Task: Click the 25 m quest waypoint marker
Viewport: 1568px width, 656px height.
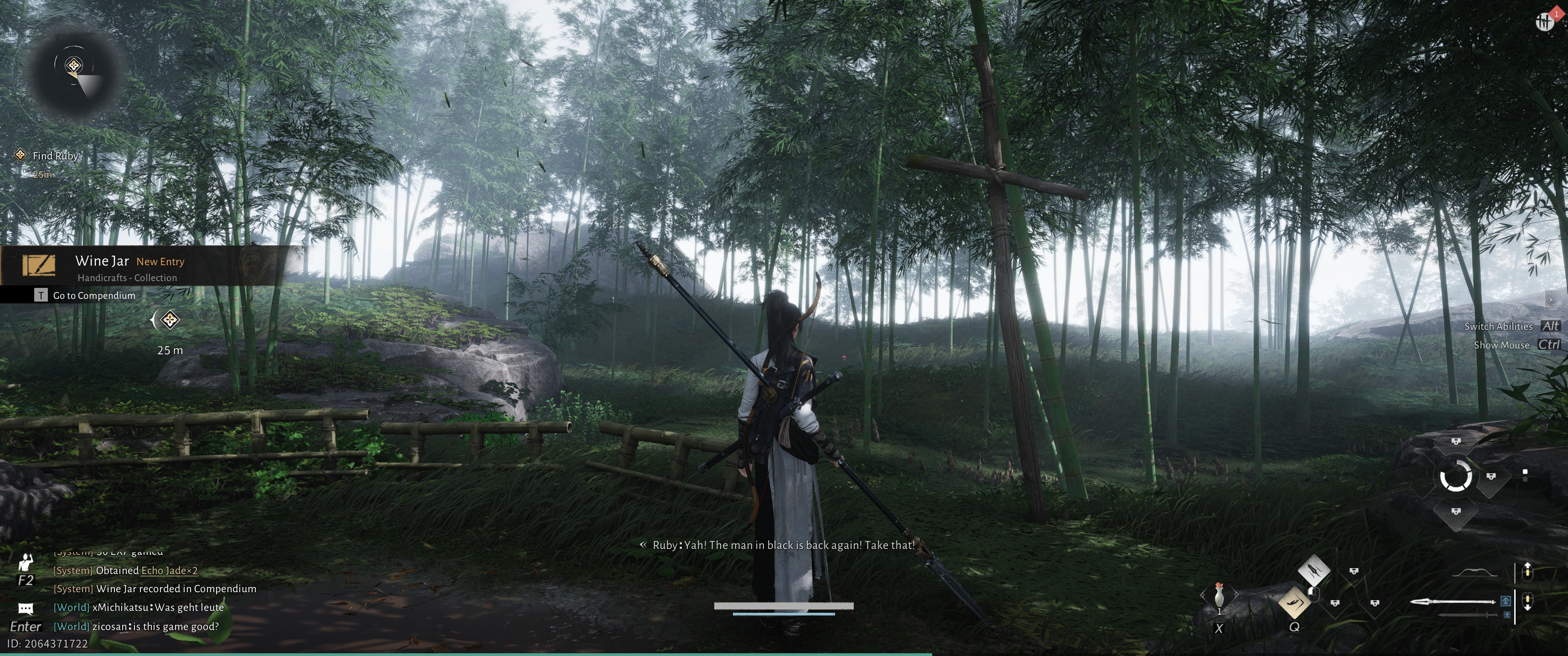Action: [x=169, y=320]
